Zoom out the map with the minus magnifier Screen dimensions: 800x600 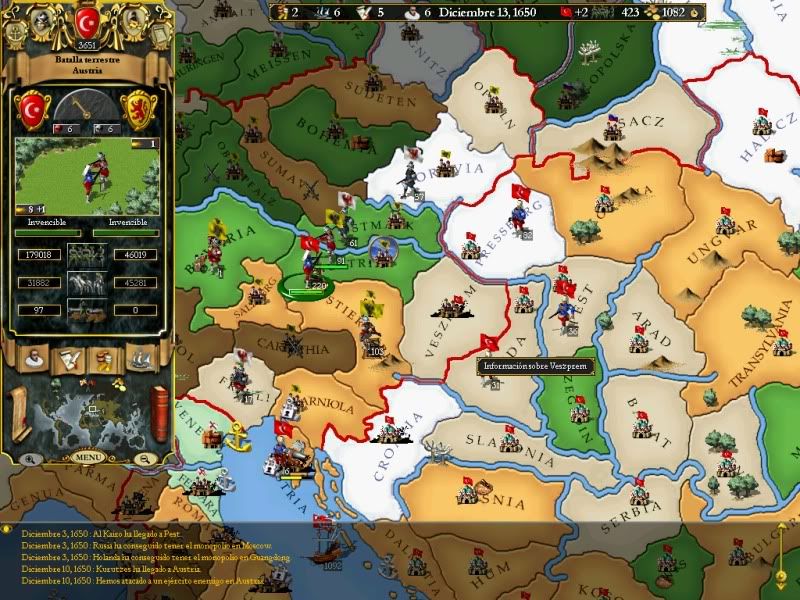tap(145, 458)
